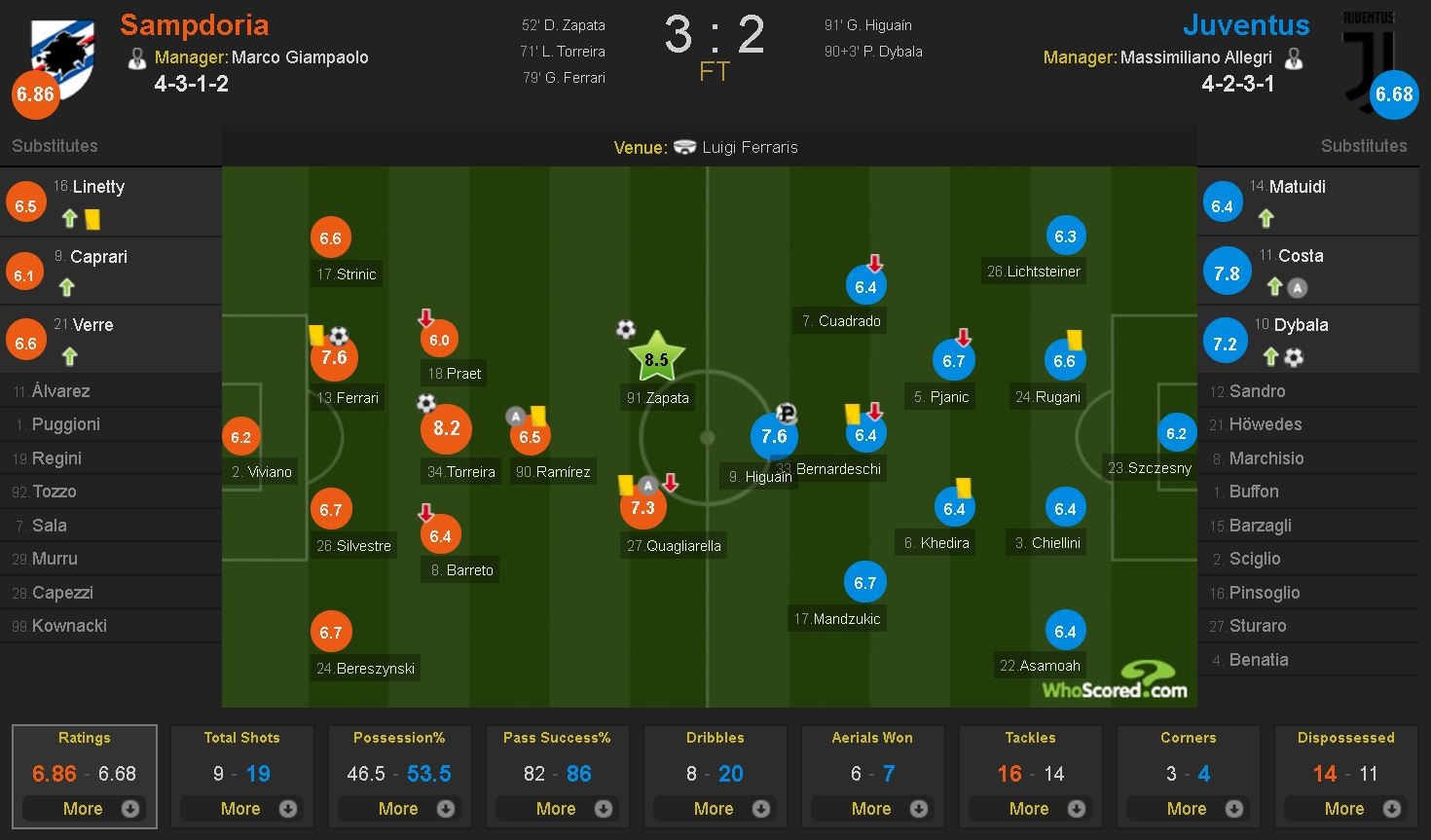This screenshot has width=1431, height=840.
Task: Click the More button under Tackles
Action: tap(1031, 808)
